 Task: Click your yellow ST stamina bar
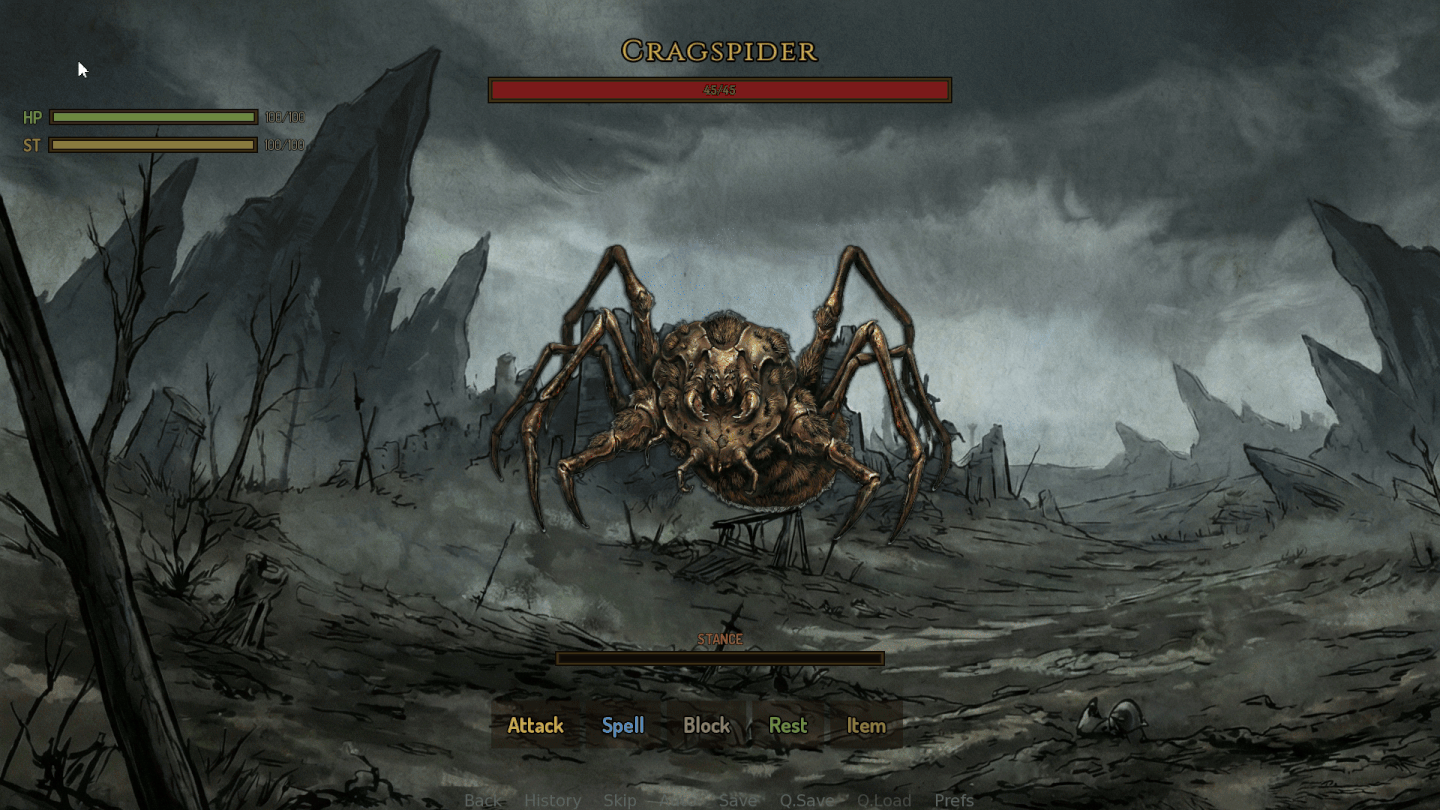point(154,145)
